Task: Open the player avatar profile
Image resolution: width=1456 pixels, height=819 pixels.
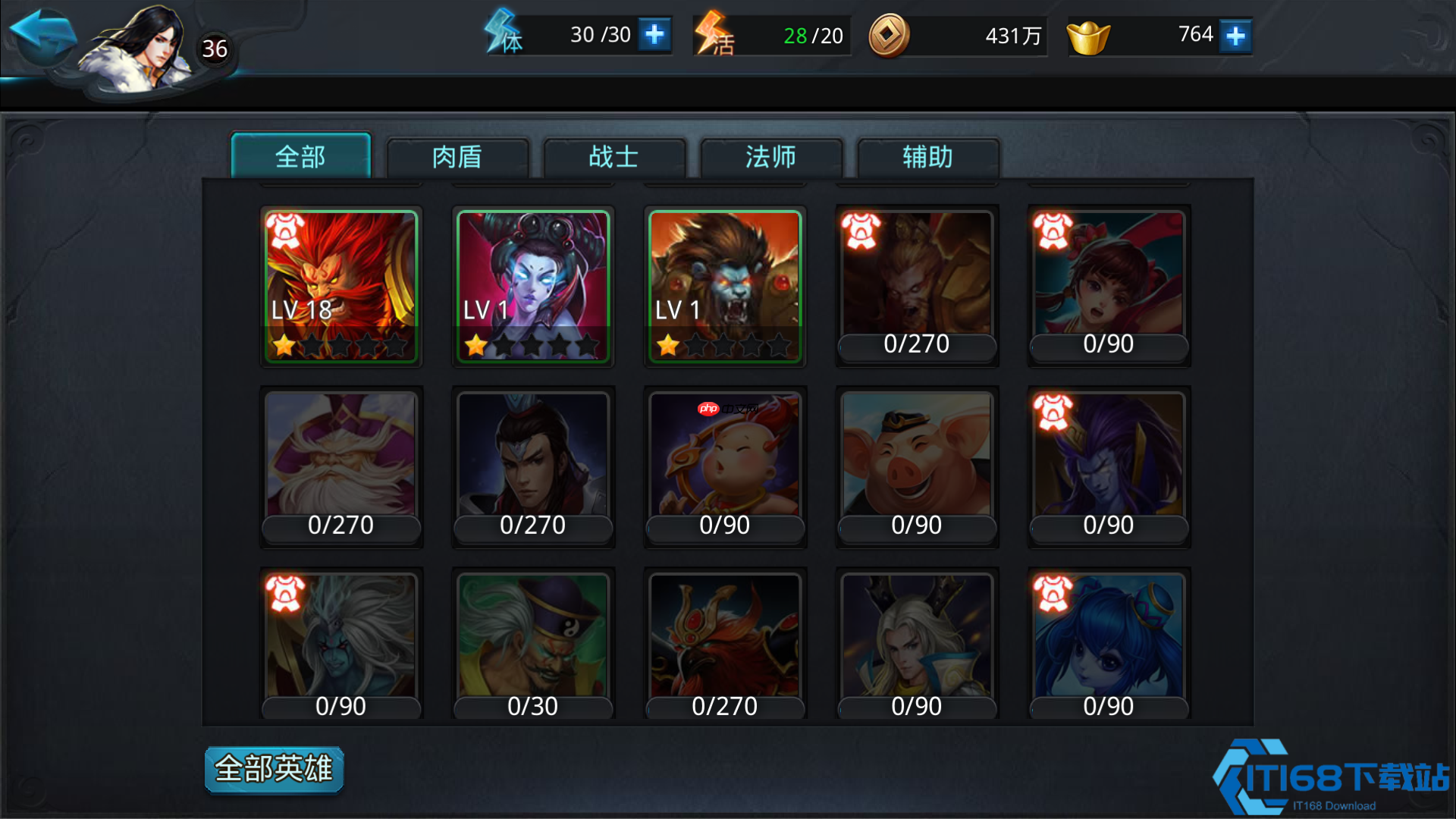Action: [140, 49]
